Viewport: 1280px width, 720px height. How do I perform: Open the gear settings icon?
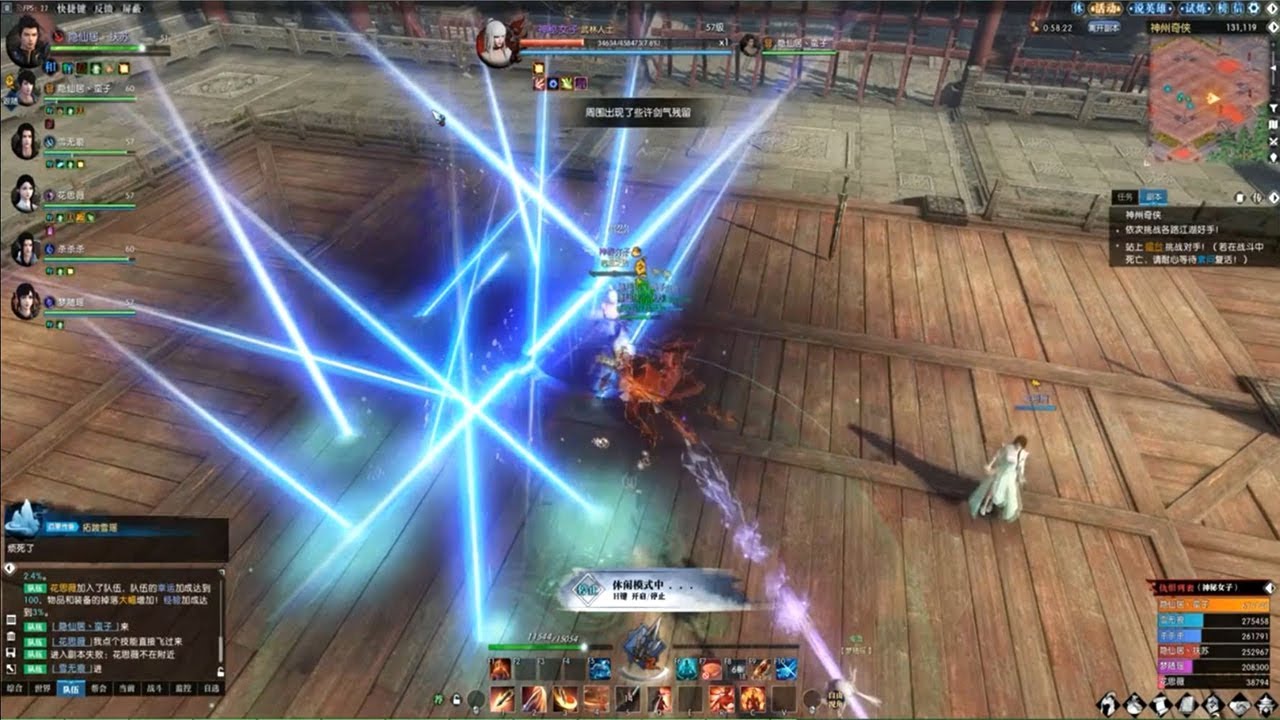pyautogui.click(x=1254, y=8)
